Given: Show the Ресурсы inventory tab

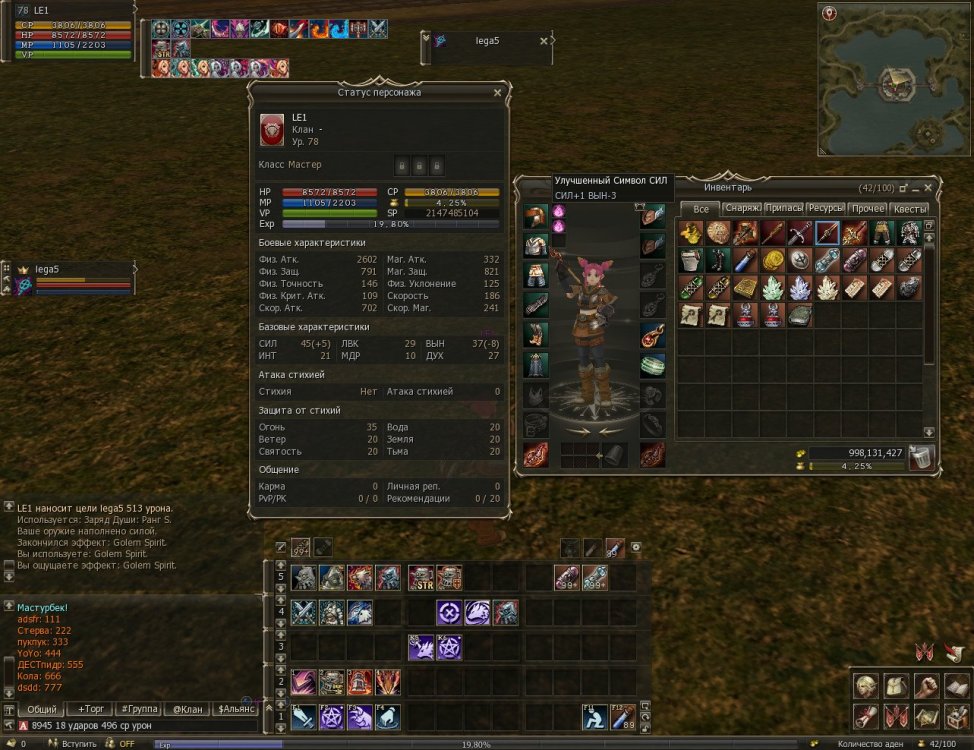Looking at the screenshot, I should [826, 209].
